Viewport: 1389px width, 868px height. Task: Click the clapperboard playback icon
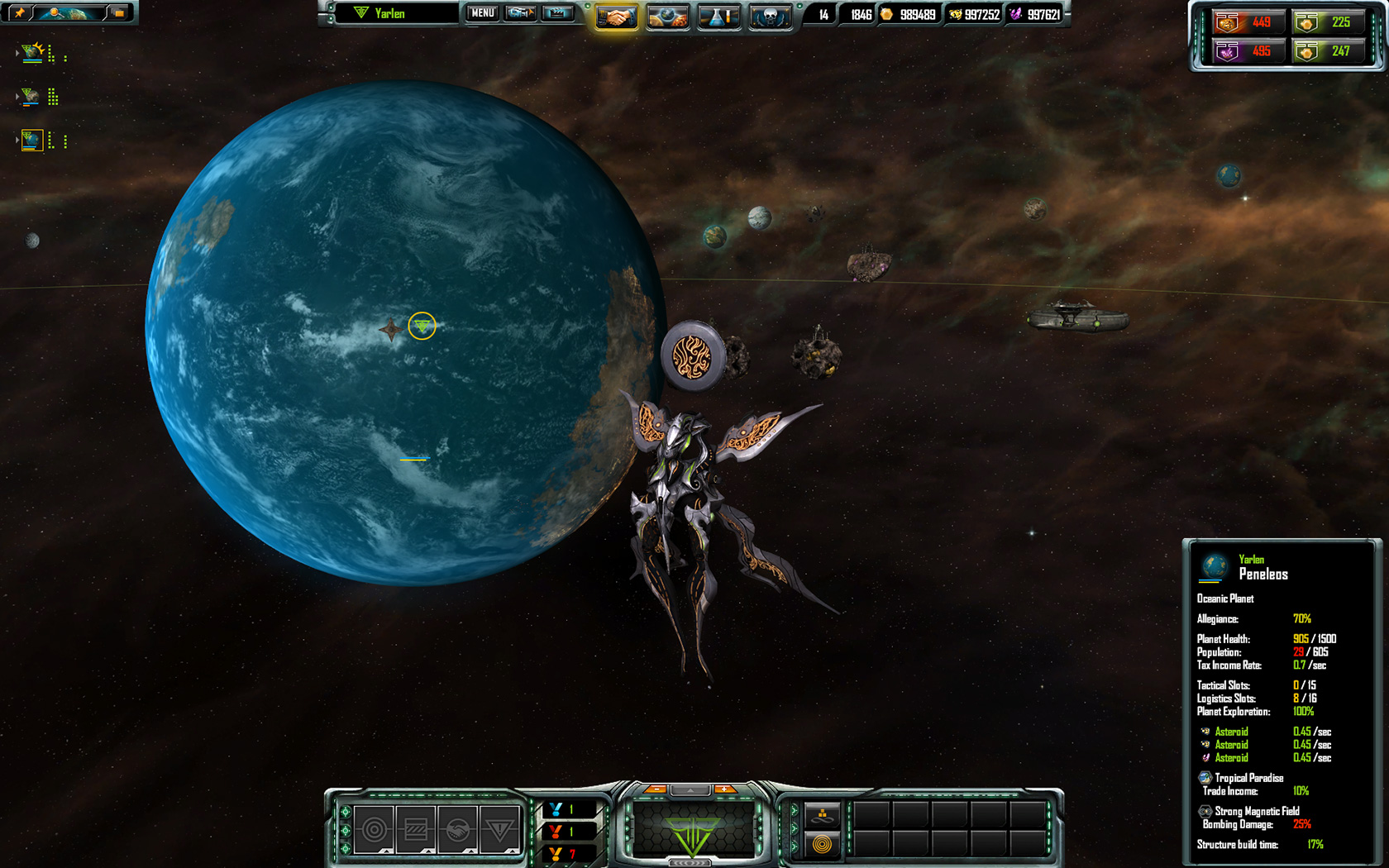click(x=556, y=14)
